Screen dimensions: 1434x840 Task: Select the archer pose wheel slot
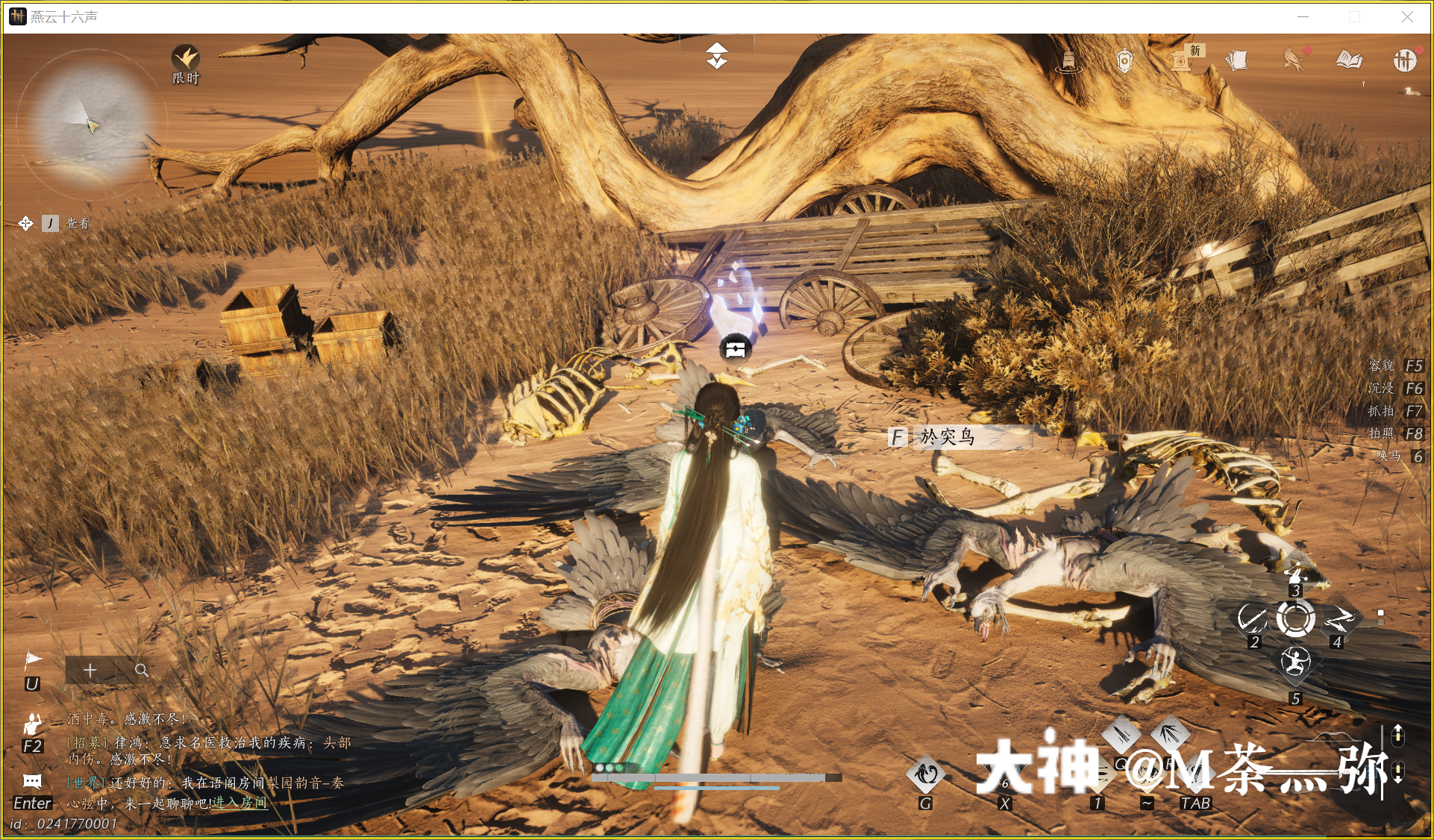[x=1294, y=662]
